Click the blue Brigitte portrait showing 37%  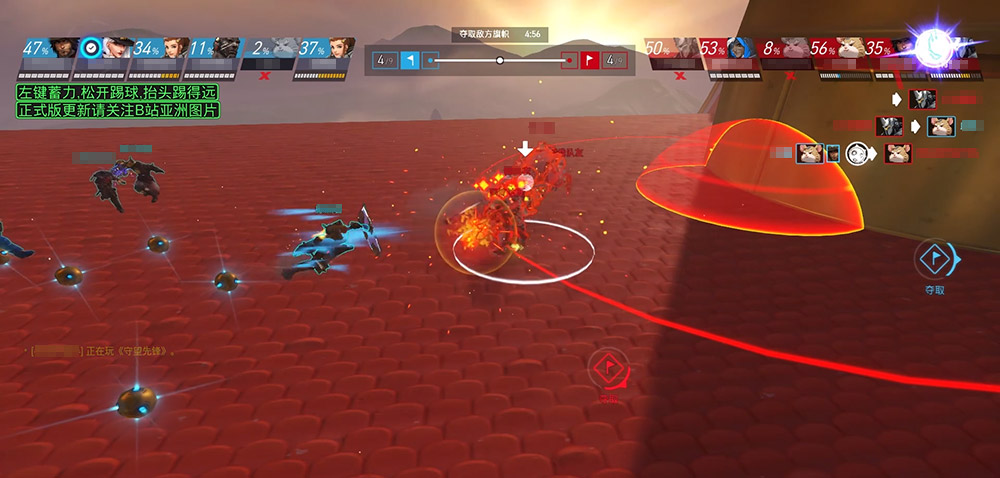tap(339, 49)
